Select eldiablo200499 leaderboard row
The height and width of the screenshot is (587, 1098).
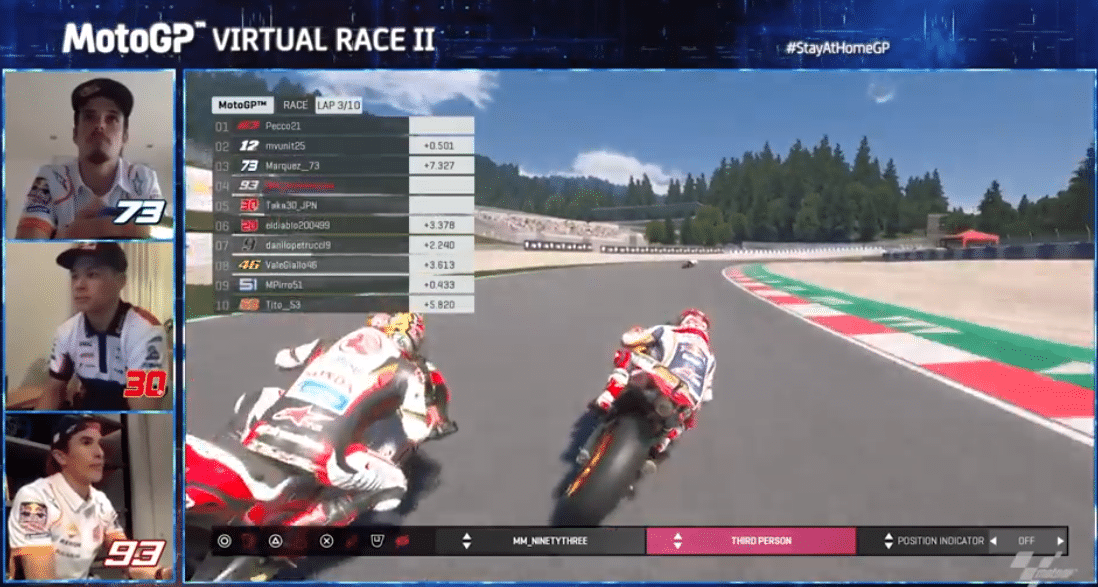[310, 225]
